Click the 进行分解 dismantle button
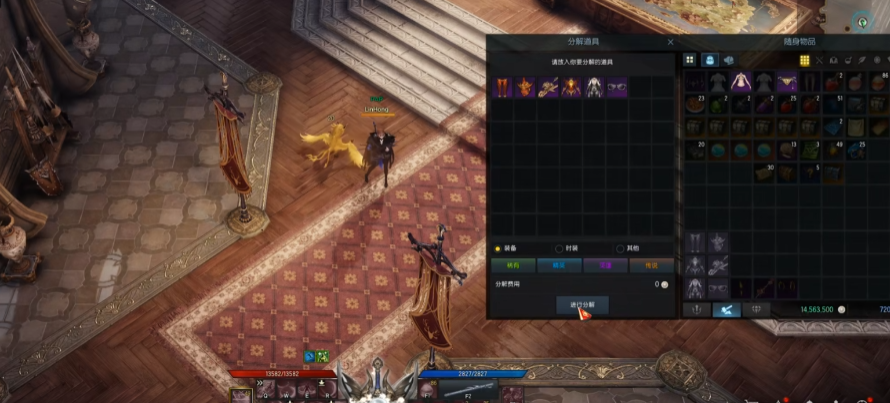Image resolution: width=890 pixels, height=403 pixels. click(581, 304)
